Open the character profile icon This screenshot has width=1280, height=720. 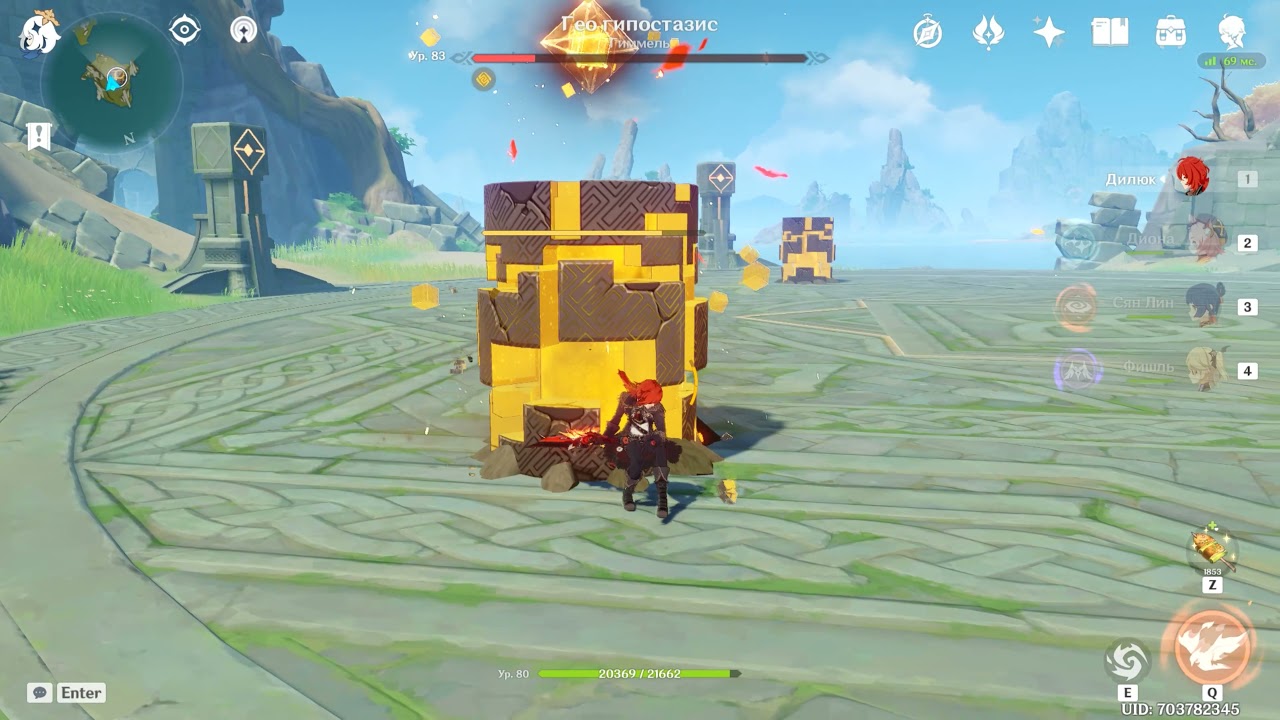point(1232,32)
